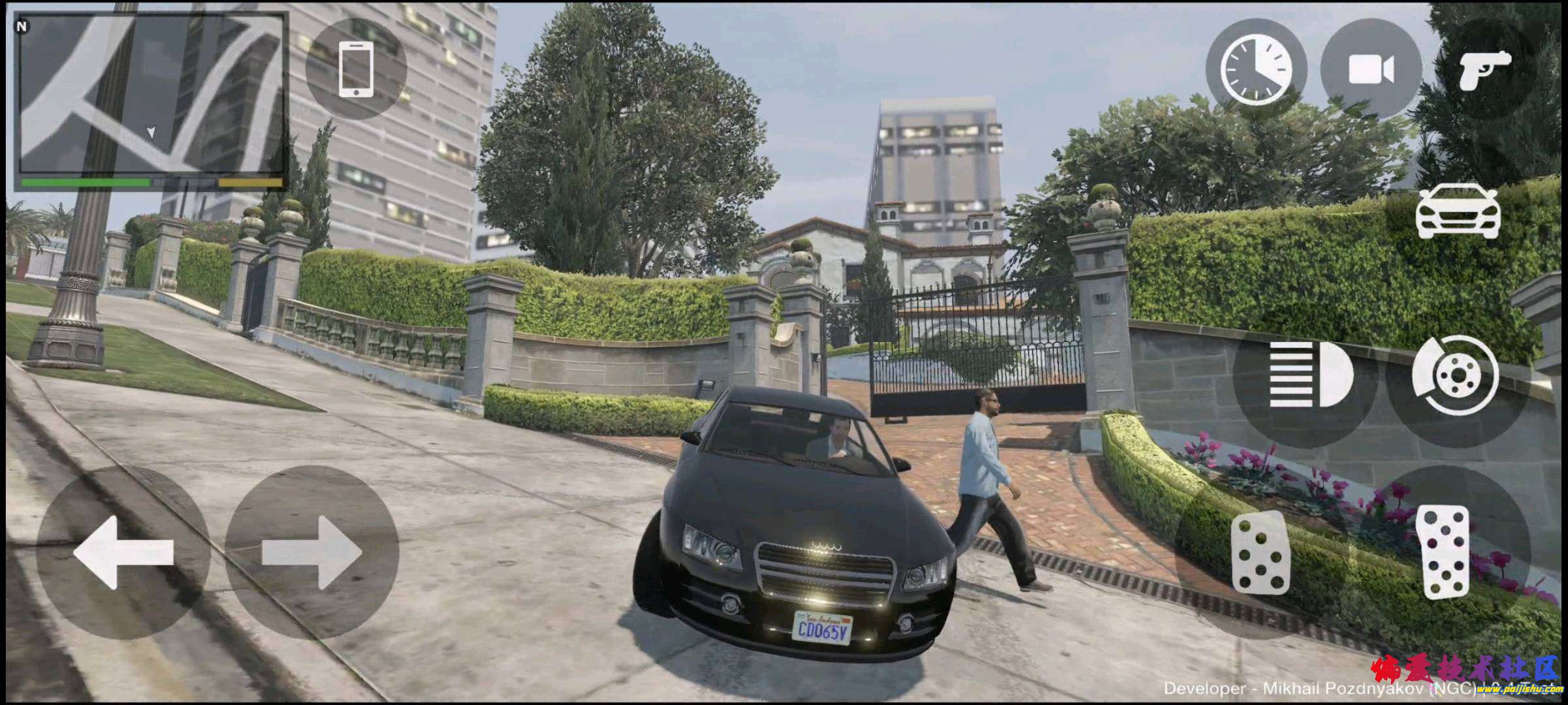1568x705 pixels.
Task: Activate the clock time button
Action: coord(1256,70)
